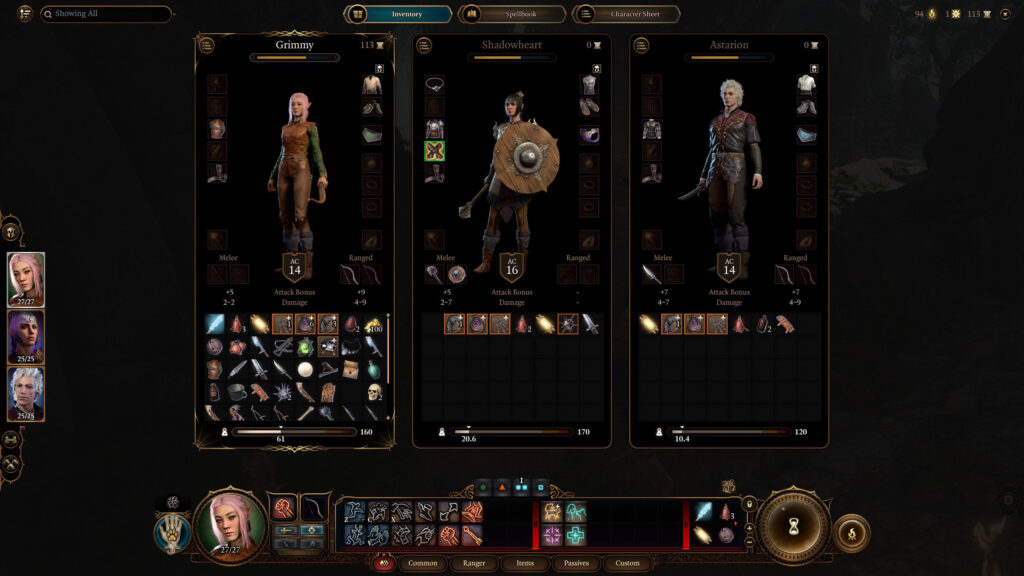1024x576 pixels.
Task: Show the Items hotbar category
Action: point(526,563)
